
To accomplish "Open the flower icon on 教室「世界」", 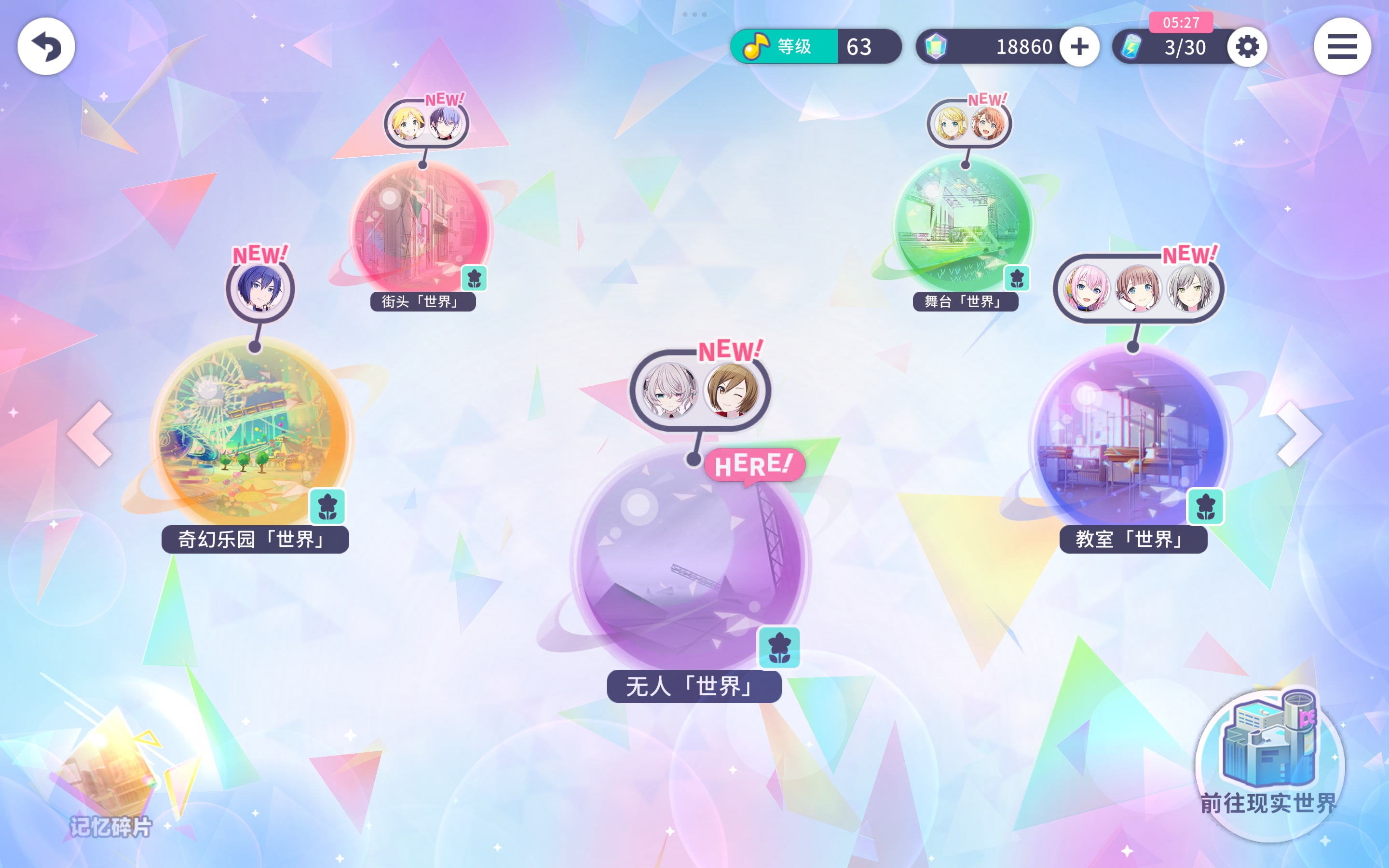I will (1205, 506).
